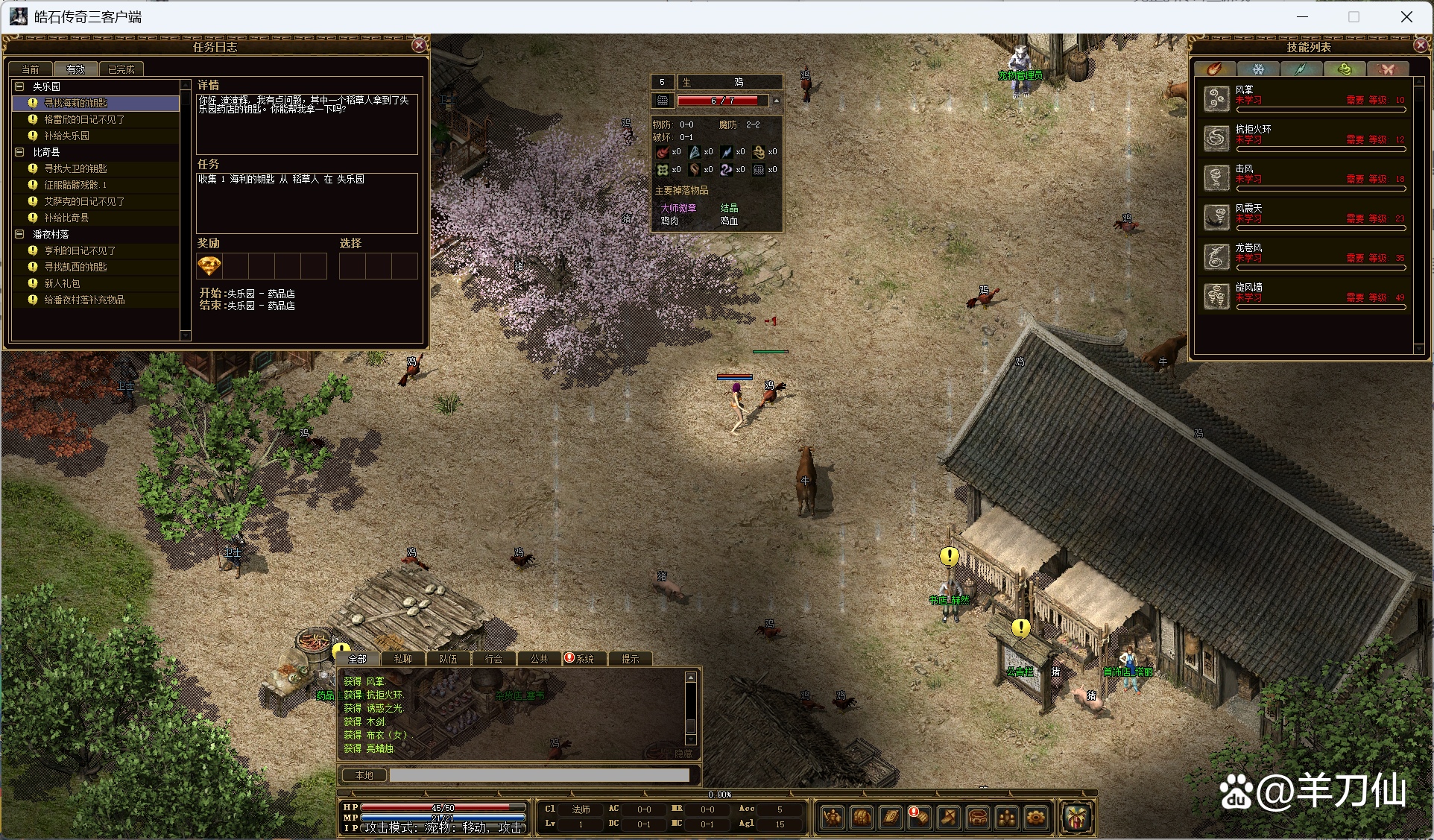This screenshot has height=840, width=1434.
Task: Switch chat to the 私聊 tab
Action: click(x=402, y=659)
